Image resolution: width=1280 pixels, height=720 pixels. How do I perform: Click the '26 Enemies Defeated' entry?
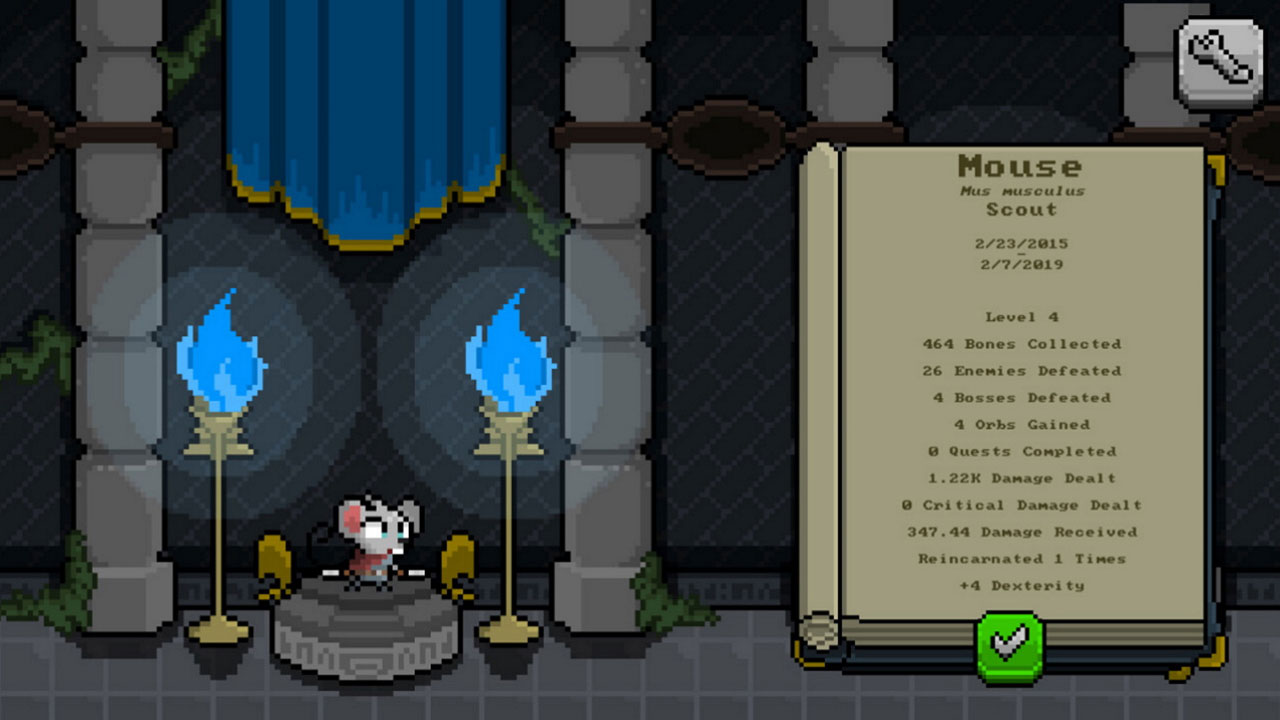click(x=1022, y=370)
